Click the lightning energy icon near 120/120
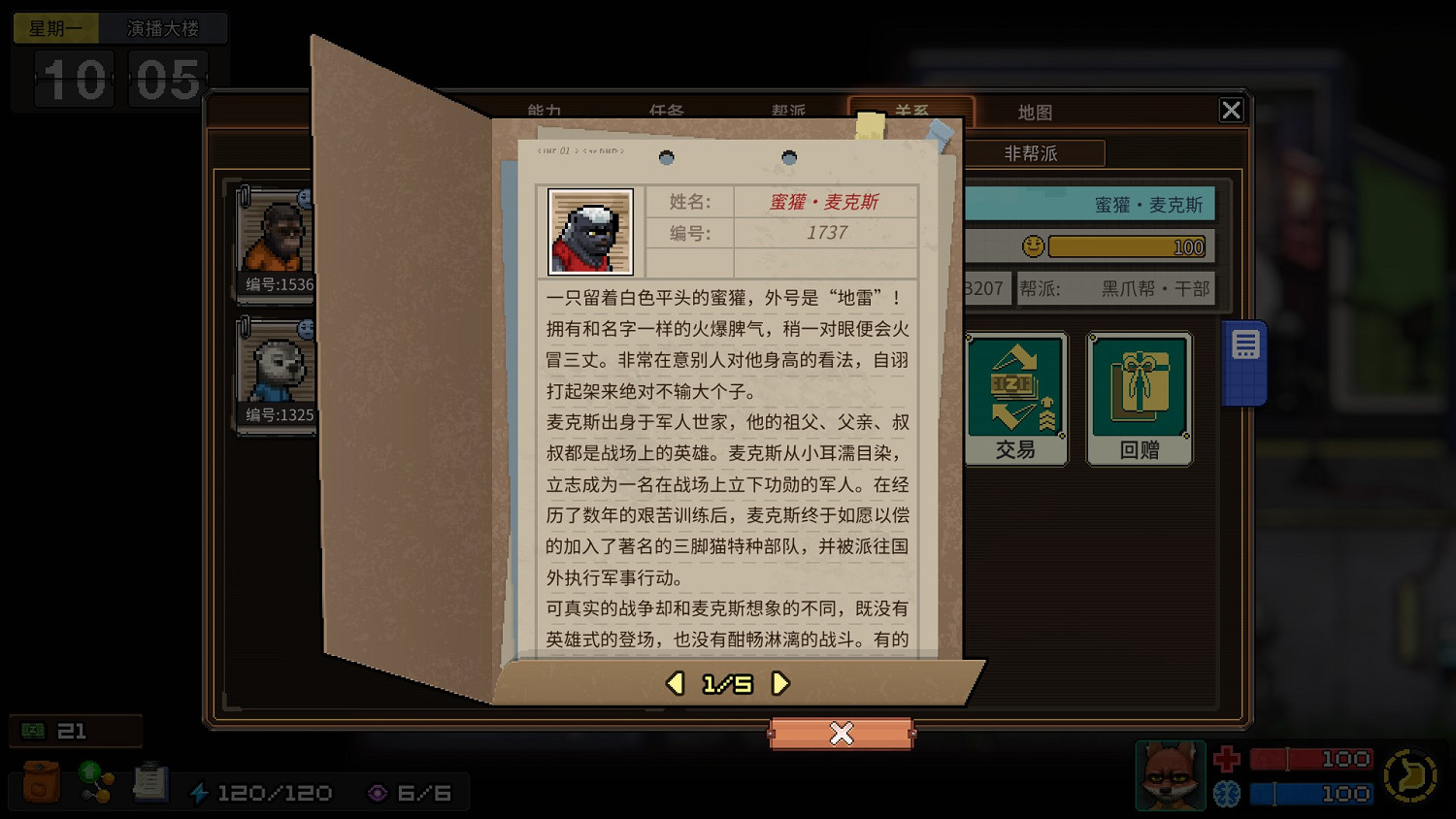This screenshot has height=819, width=1456. 200,792
